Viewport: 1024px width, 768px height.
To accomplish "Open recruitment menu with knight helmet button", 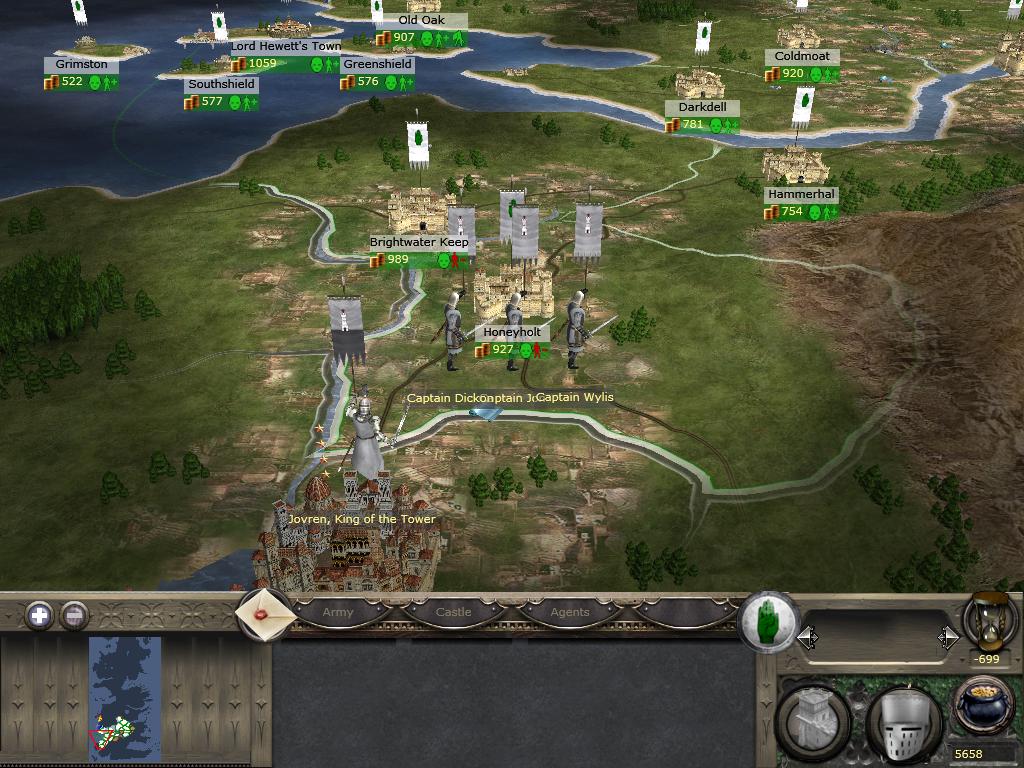I will [x=903, y=722].
